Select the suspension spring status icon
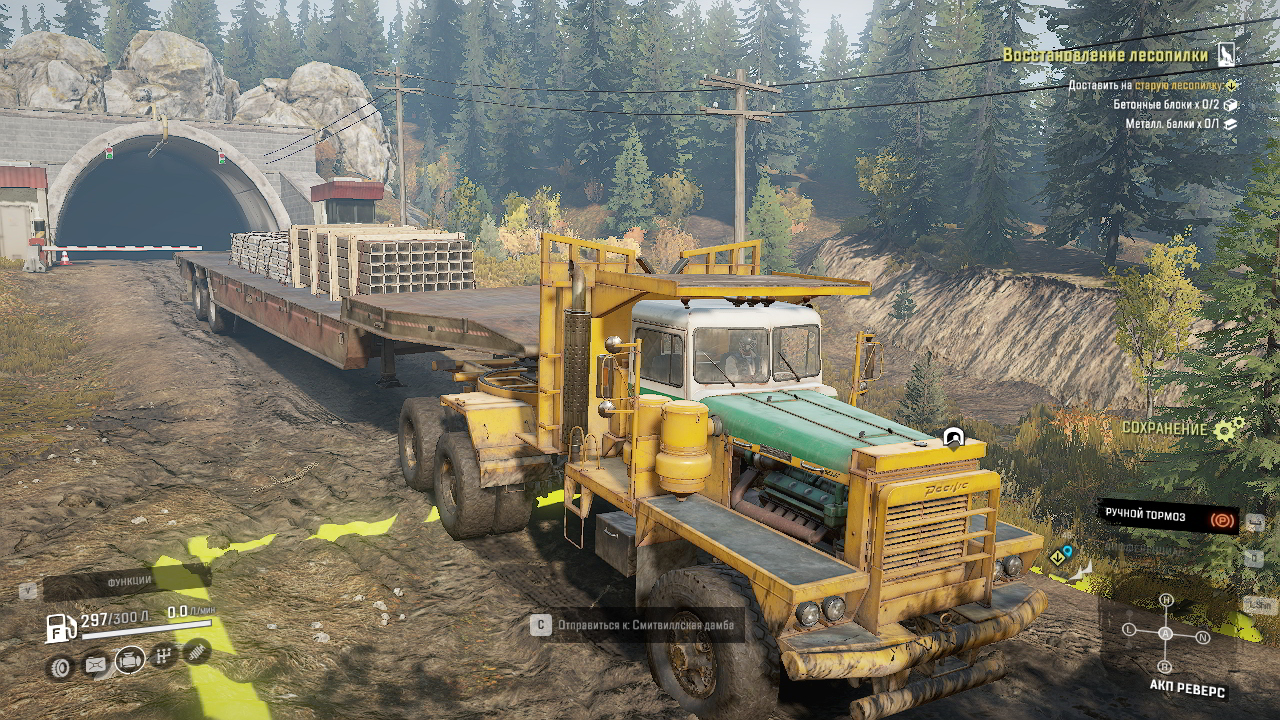Screen dimensions: 1280x720 [198, 652]
